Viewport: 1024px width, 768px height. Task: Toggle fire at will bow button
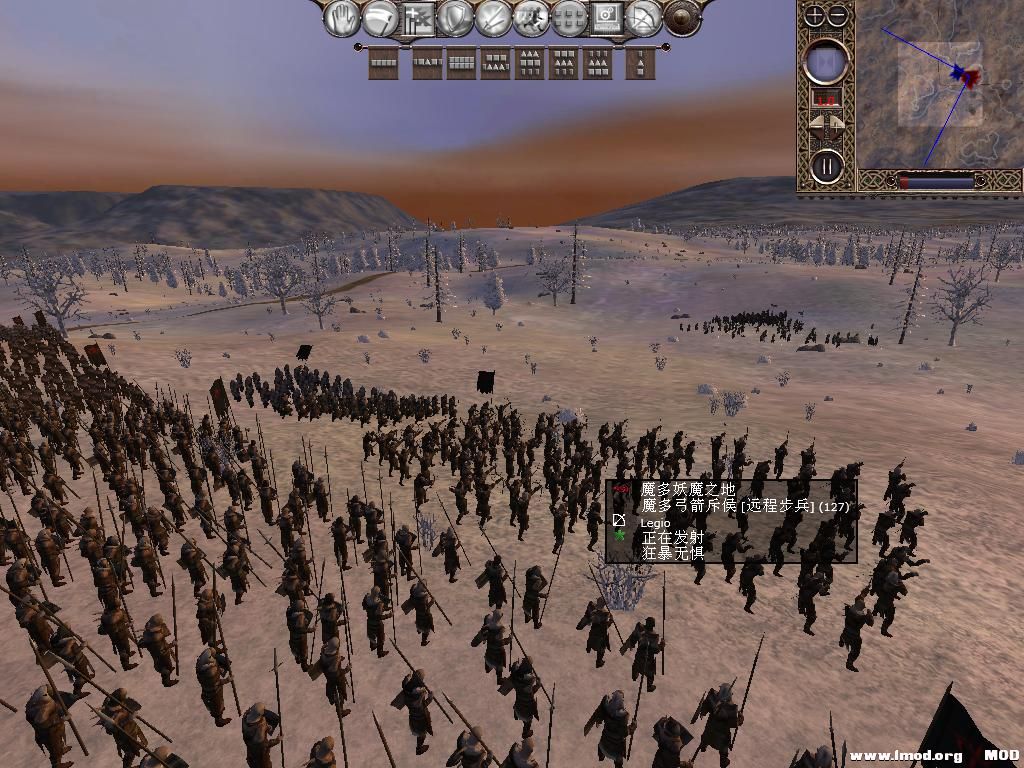coord(644,18)
